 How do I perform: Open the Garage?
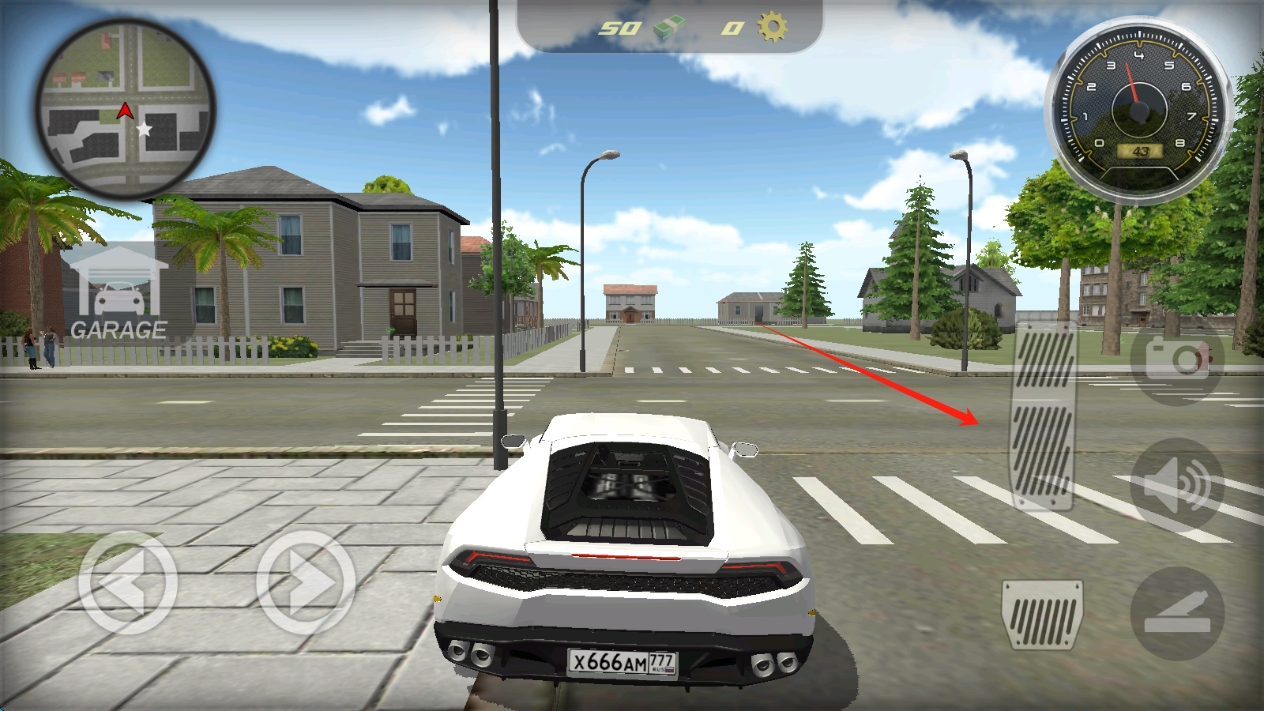(117, 293)
